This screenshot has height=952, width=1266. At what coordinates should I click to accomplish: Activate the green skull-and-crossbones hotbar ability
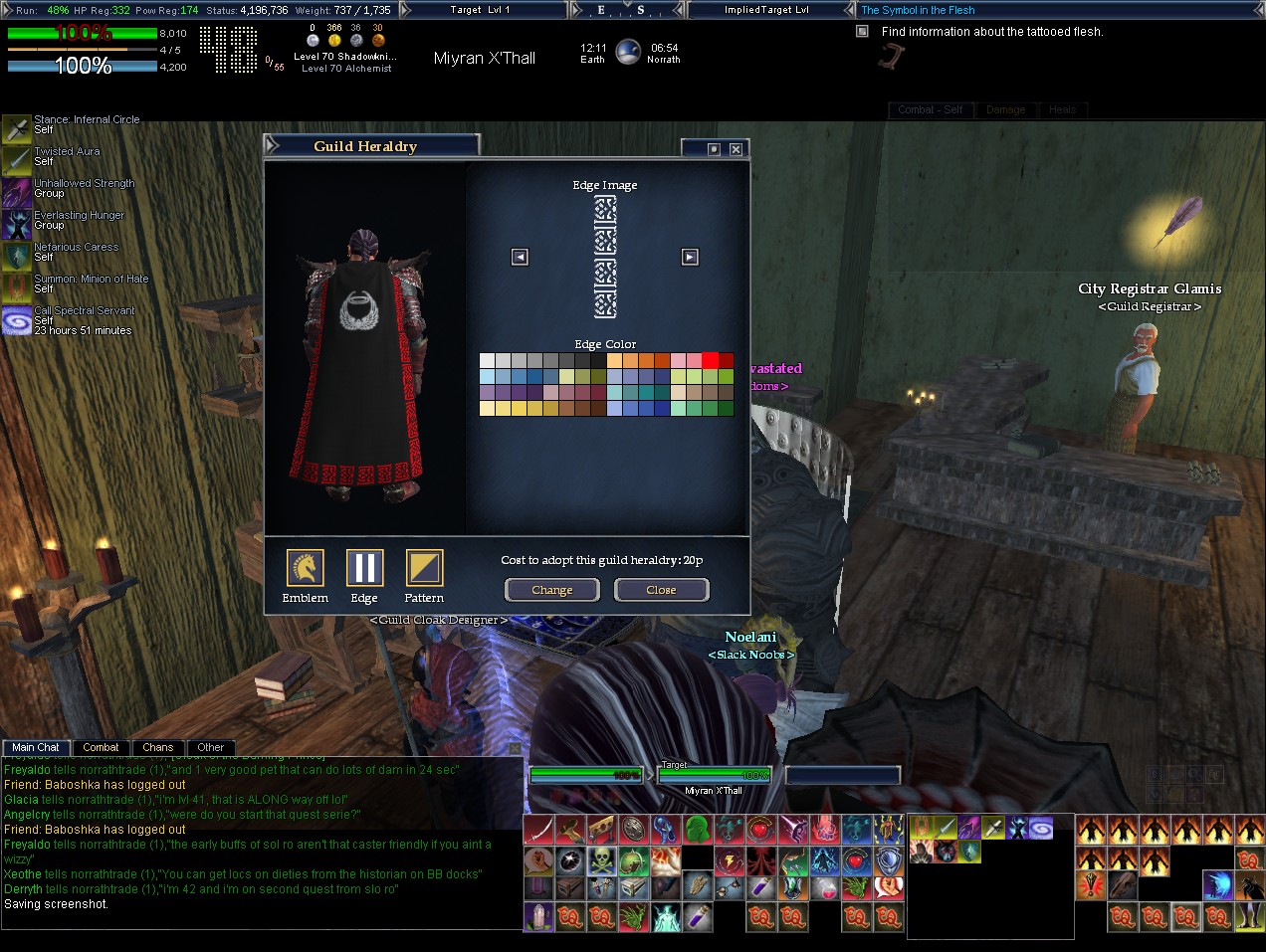tap(602, 859)
